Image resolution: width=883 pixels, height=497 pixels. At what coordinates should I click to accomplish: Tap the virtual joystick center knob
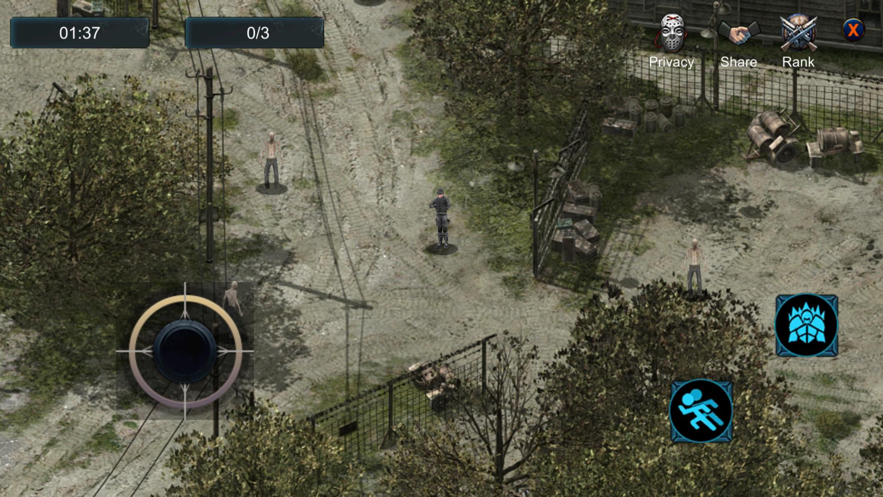(185, 350)
